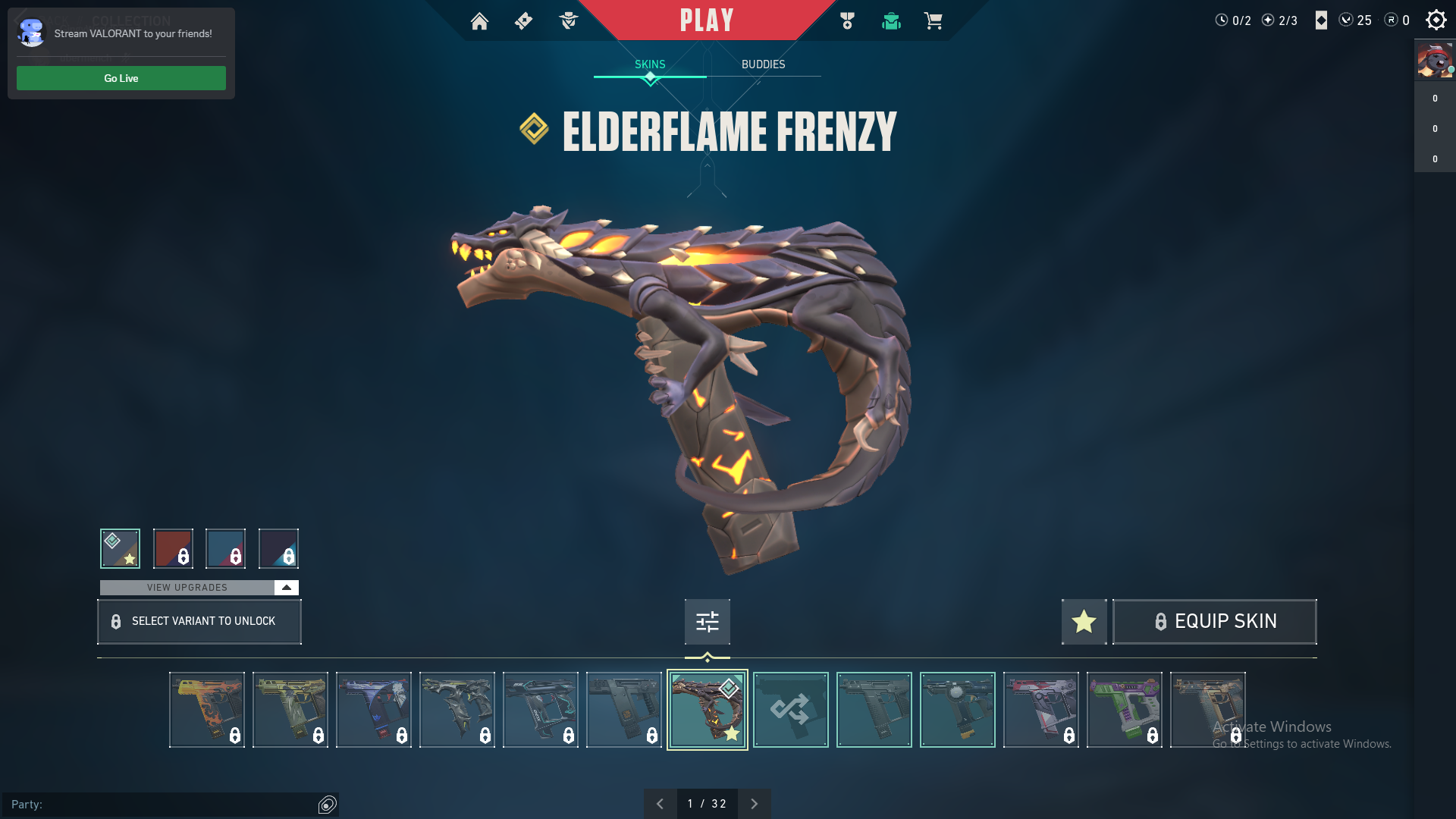Screen dimensions: 1456x819
Task: Open the store cart icon
Action: point(933,21)
